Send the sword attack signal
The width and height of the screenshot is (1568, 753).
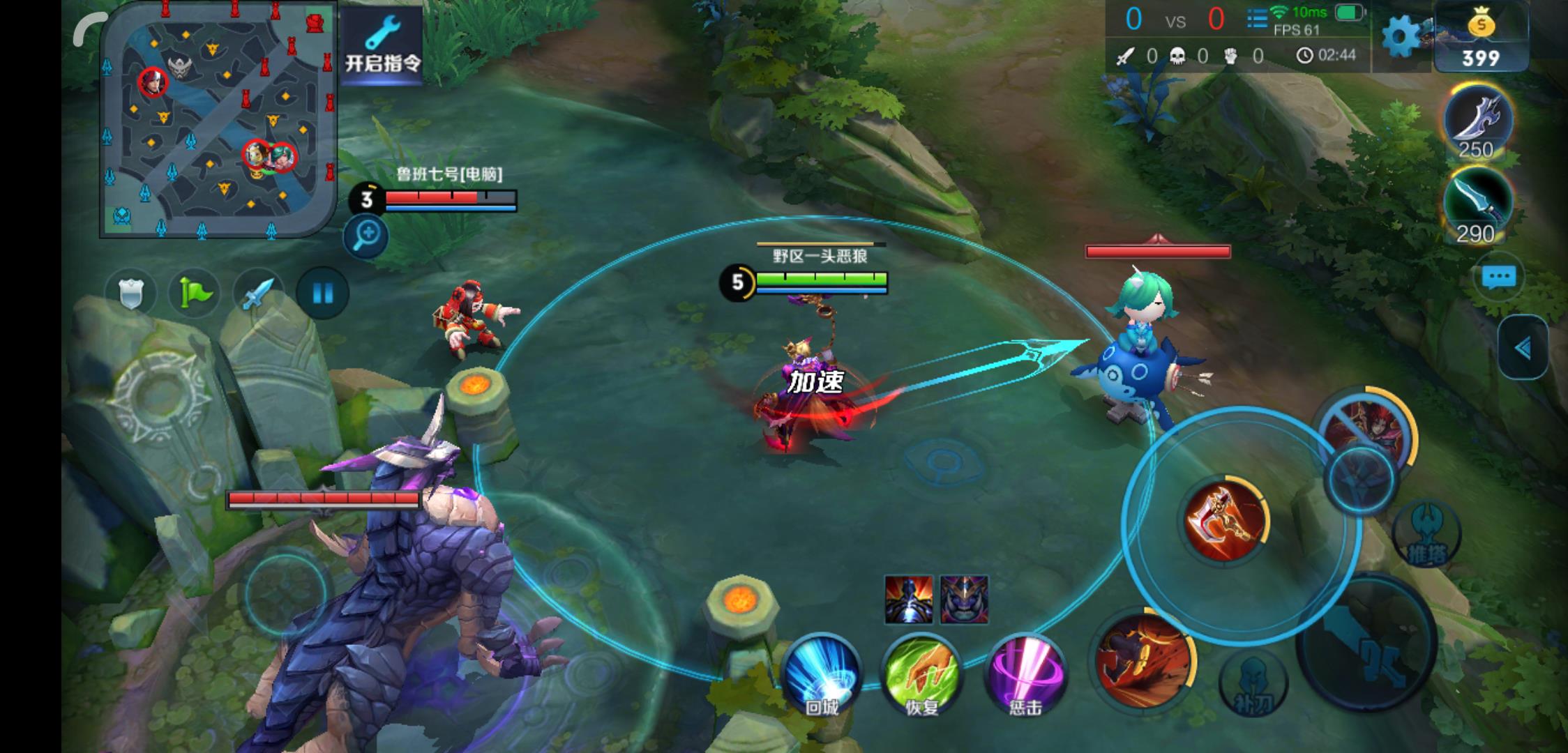[x=258, y=293]
